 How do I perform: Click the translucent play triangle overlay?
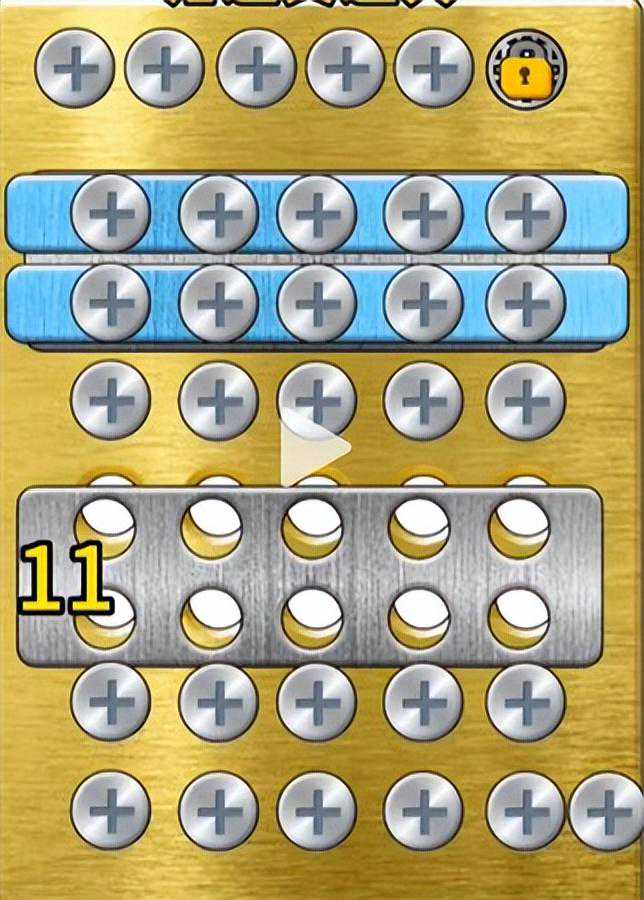click(313, 447)
